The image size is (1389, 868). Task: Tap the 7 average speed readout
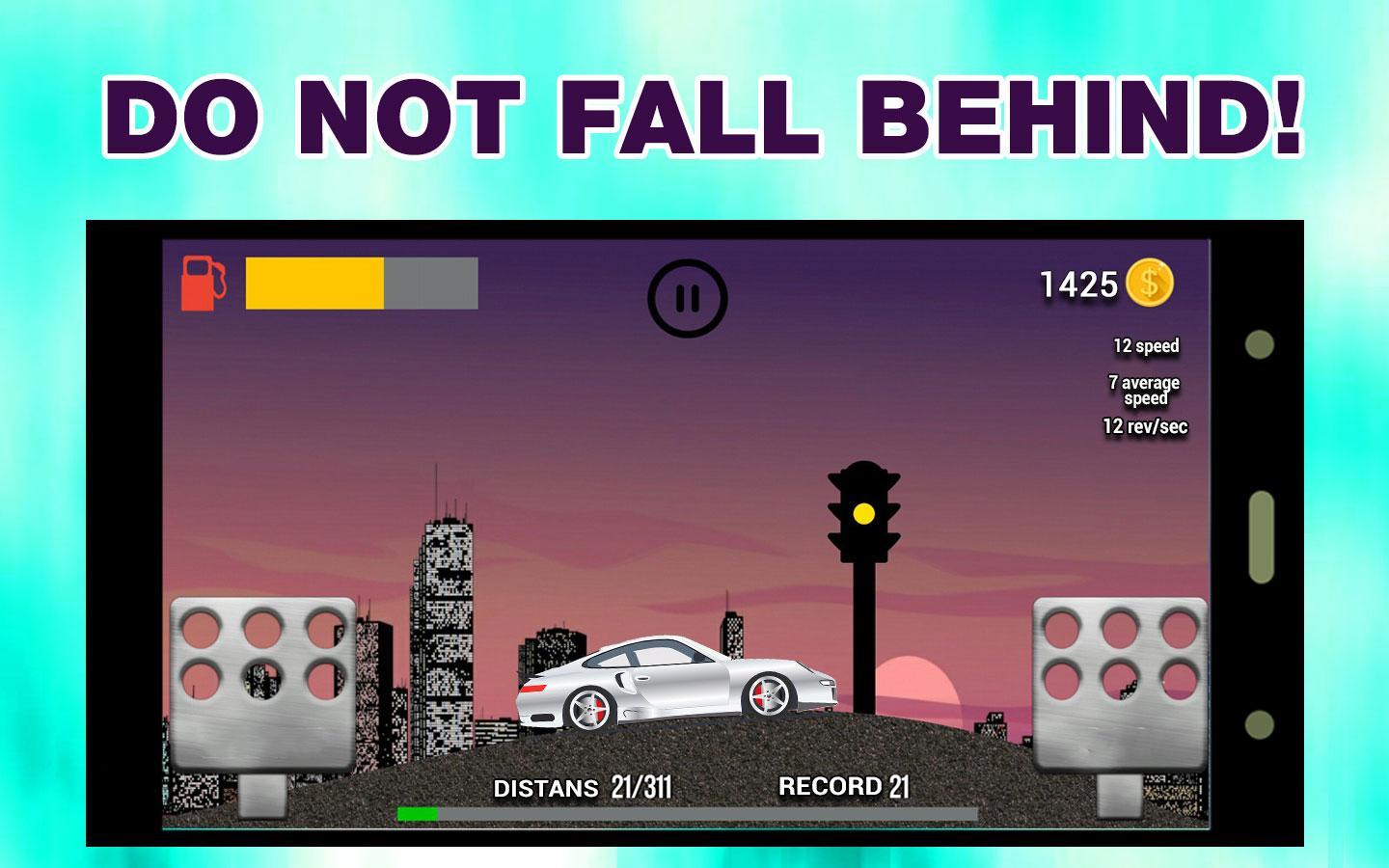tap(1143, 389)
